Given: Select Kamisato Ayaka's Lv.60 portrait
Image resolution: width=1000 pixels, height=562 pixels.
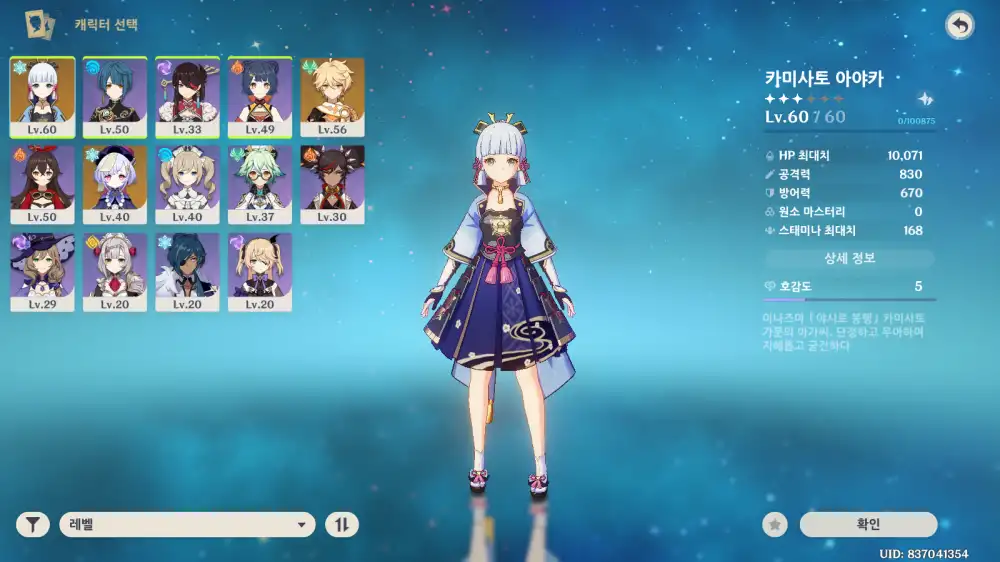Looking at the screenshot, I should [42, 96].
